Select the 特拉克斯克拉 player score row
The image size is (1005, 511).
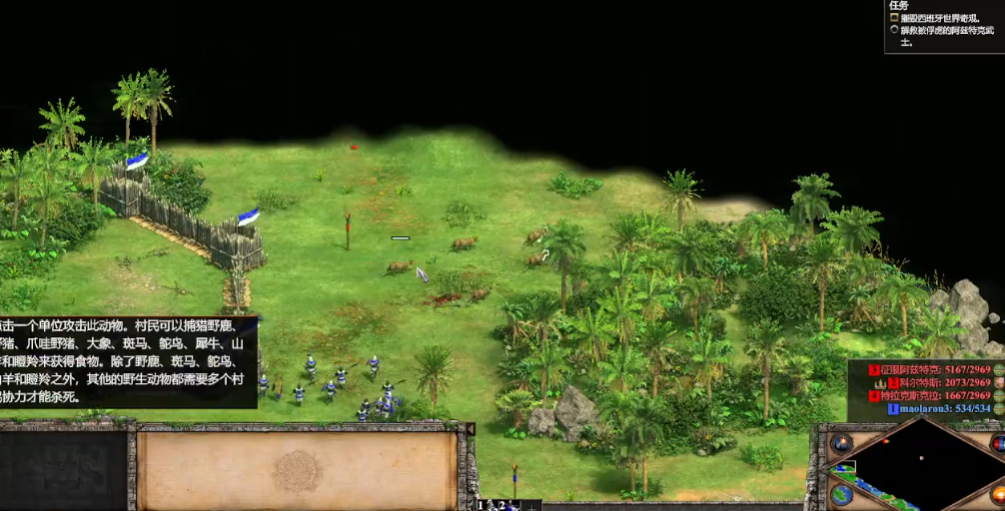(x=935, y=395)
